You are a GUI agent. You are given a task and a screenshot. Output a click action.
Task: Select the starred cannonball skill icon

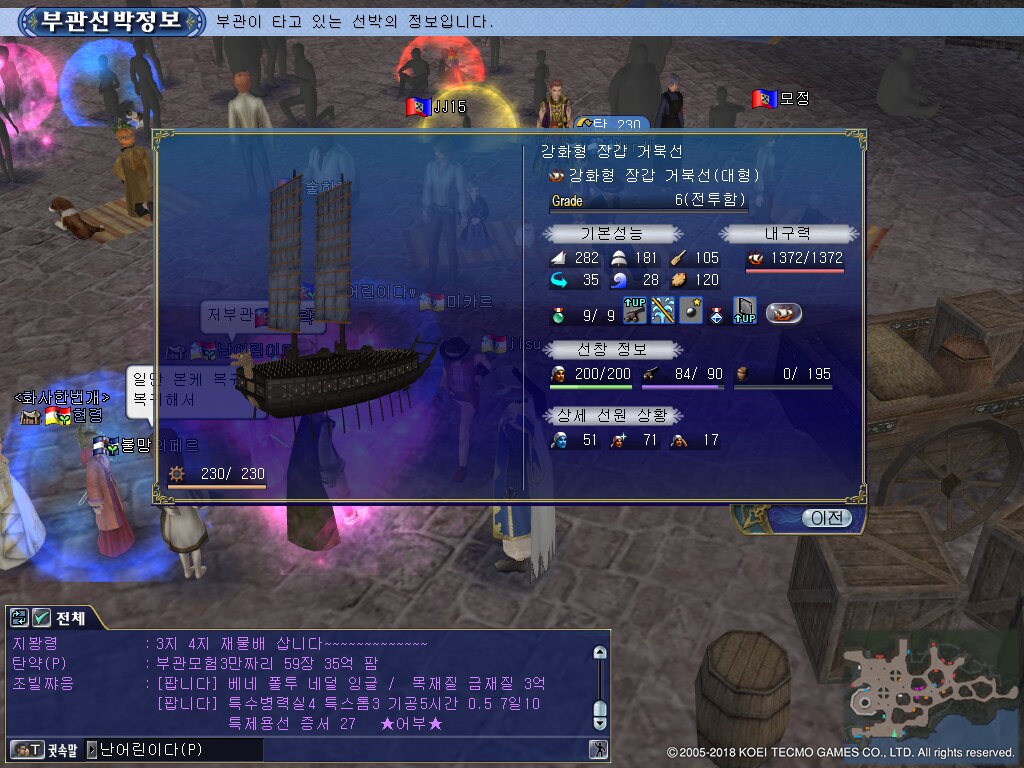[690, 312]
